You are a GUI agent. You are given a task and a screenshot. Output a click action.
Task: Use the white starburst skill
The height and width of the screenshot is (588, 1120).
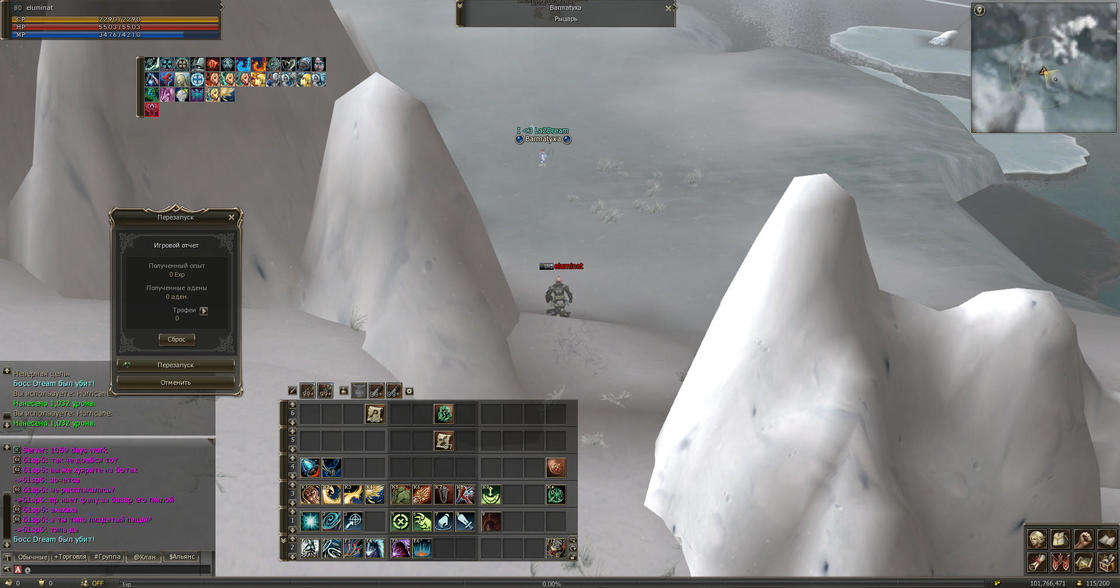click(309, 521)
